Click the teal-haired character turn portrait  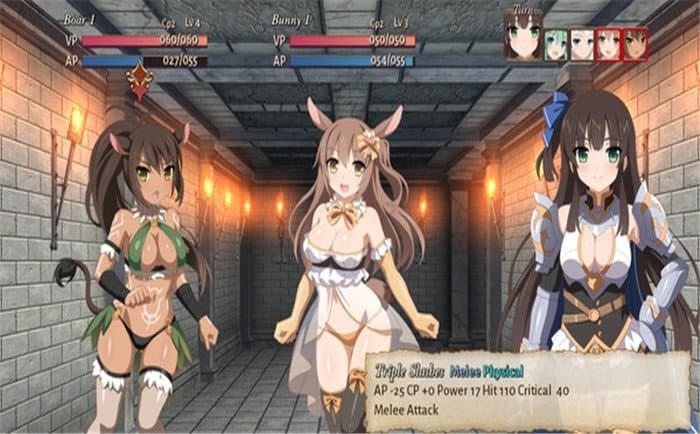[556, 44]
